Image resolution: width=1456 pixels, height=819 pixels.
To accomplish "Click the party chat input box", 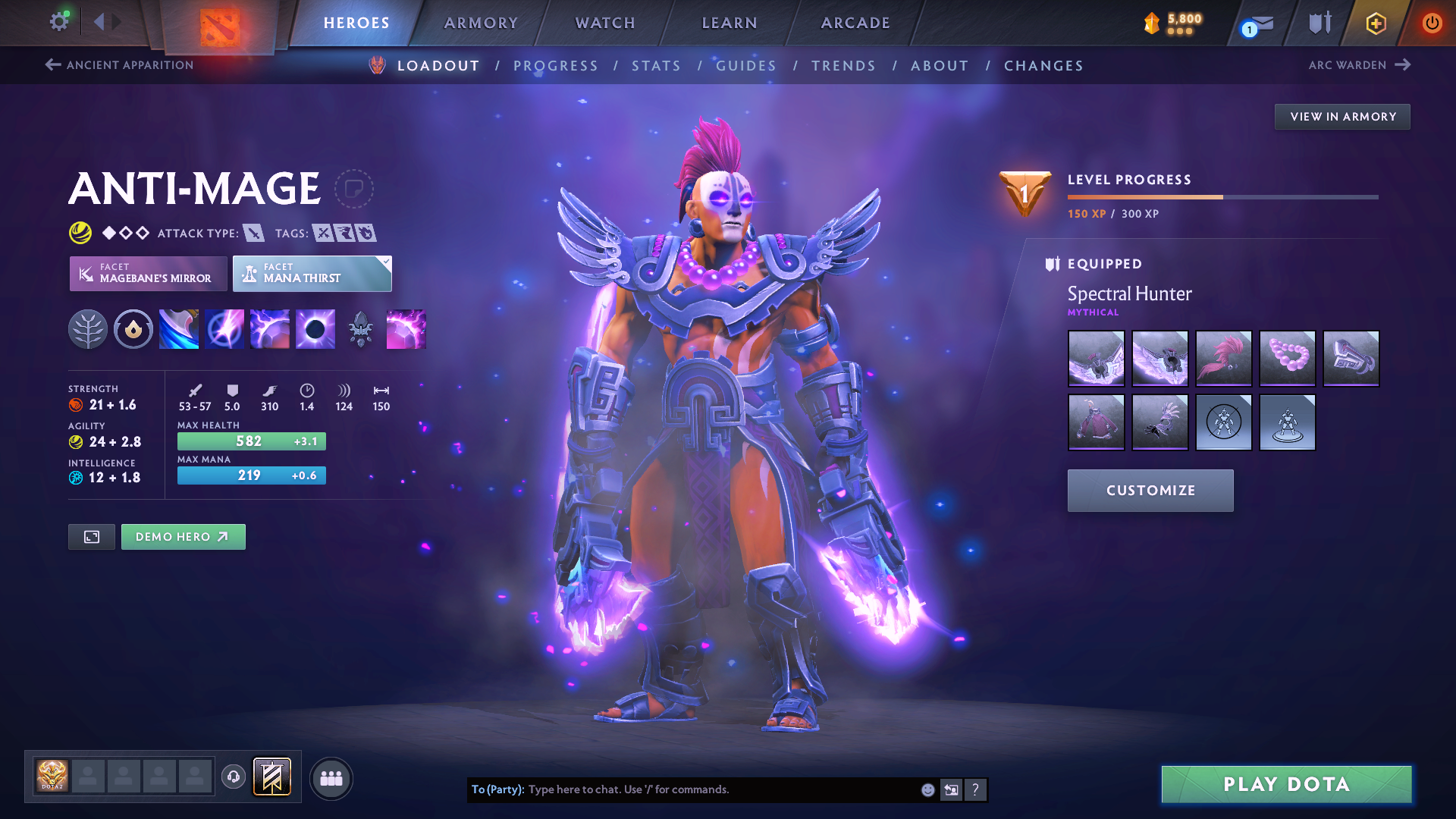I will (x=720, y=789).
